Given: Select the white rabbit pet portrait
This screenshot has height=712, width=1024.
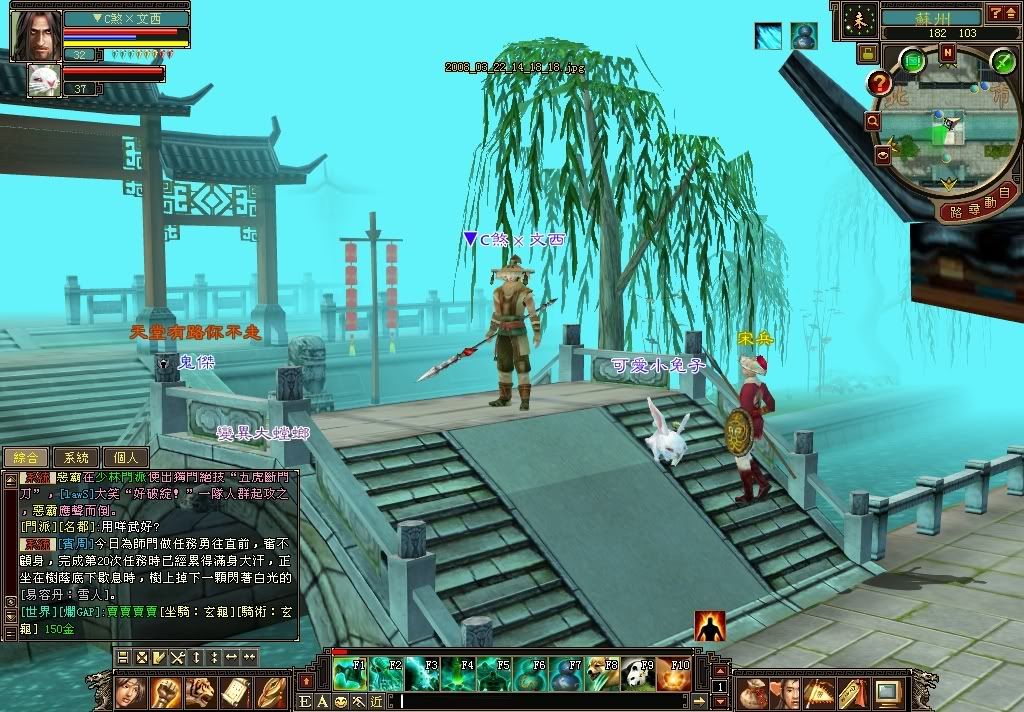Looking at the screenshot, I should [x=44, y=78].
